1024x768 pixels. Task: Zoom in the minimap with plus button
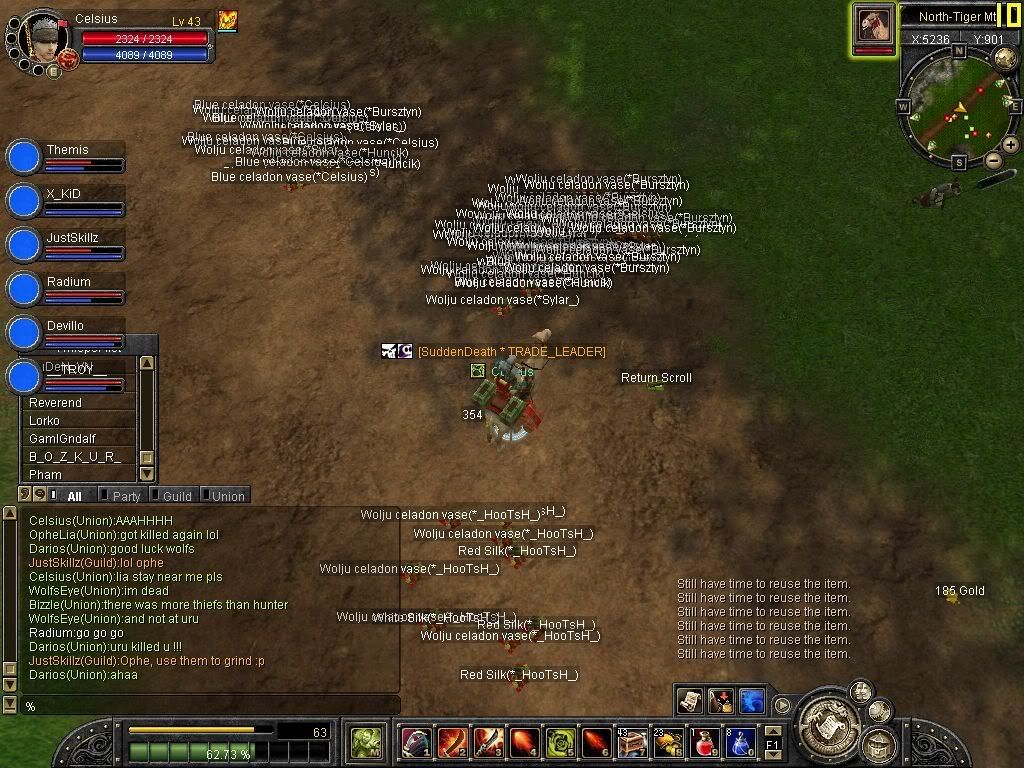click(x=1010, y=145)
